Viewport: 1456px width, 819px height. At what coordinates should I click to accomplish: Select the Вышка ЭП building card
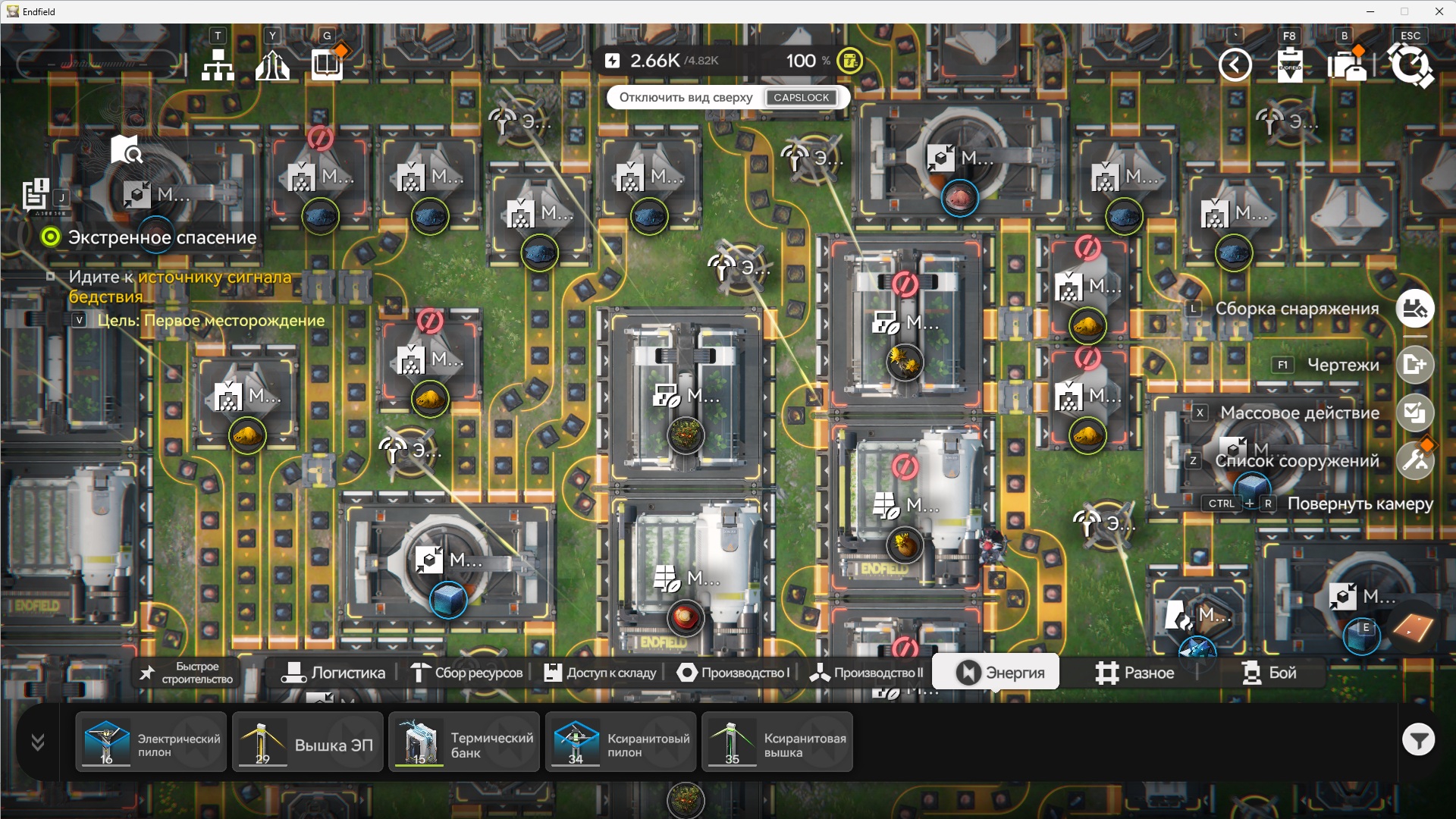tap(307, 742)
